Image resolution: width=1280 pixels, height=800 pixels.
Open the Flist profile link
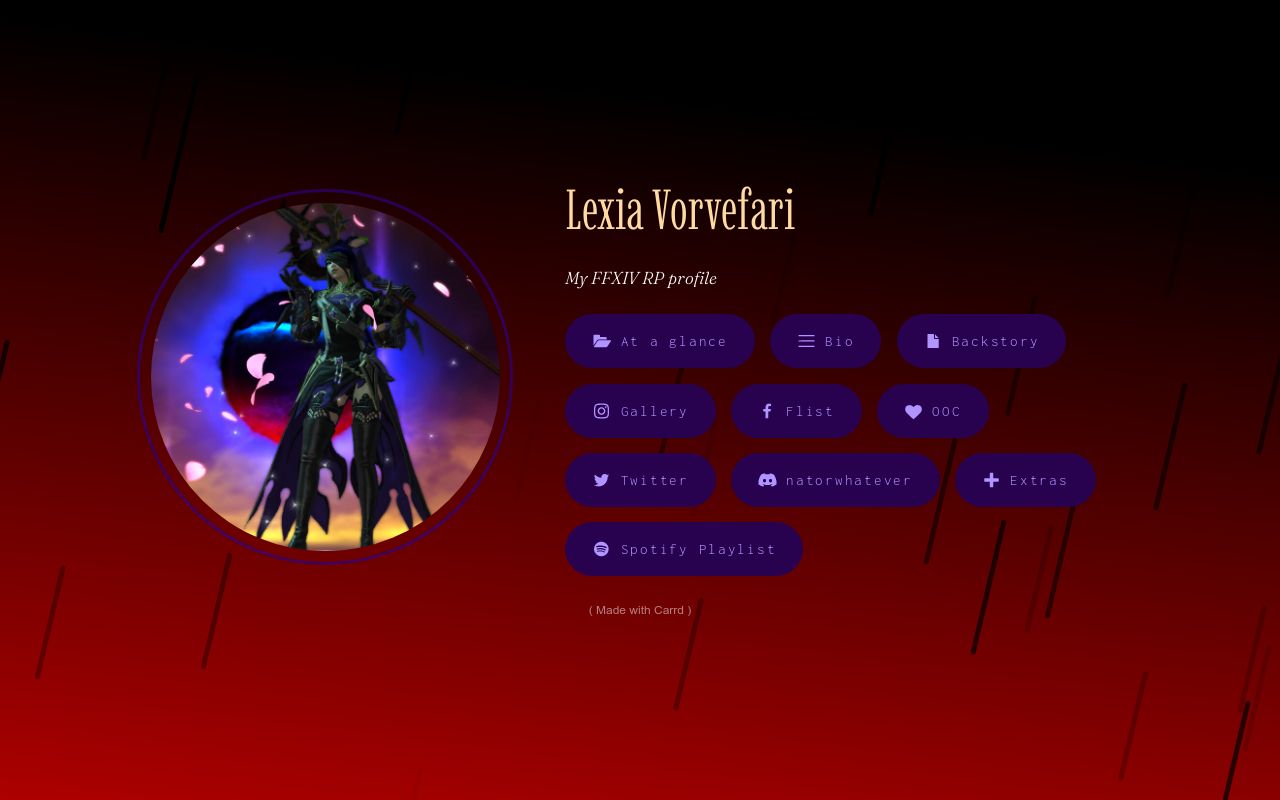click(x=796, y=411)
